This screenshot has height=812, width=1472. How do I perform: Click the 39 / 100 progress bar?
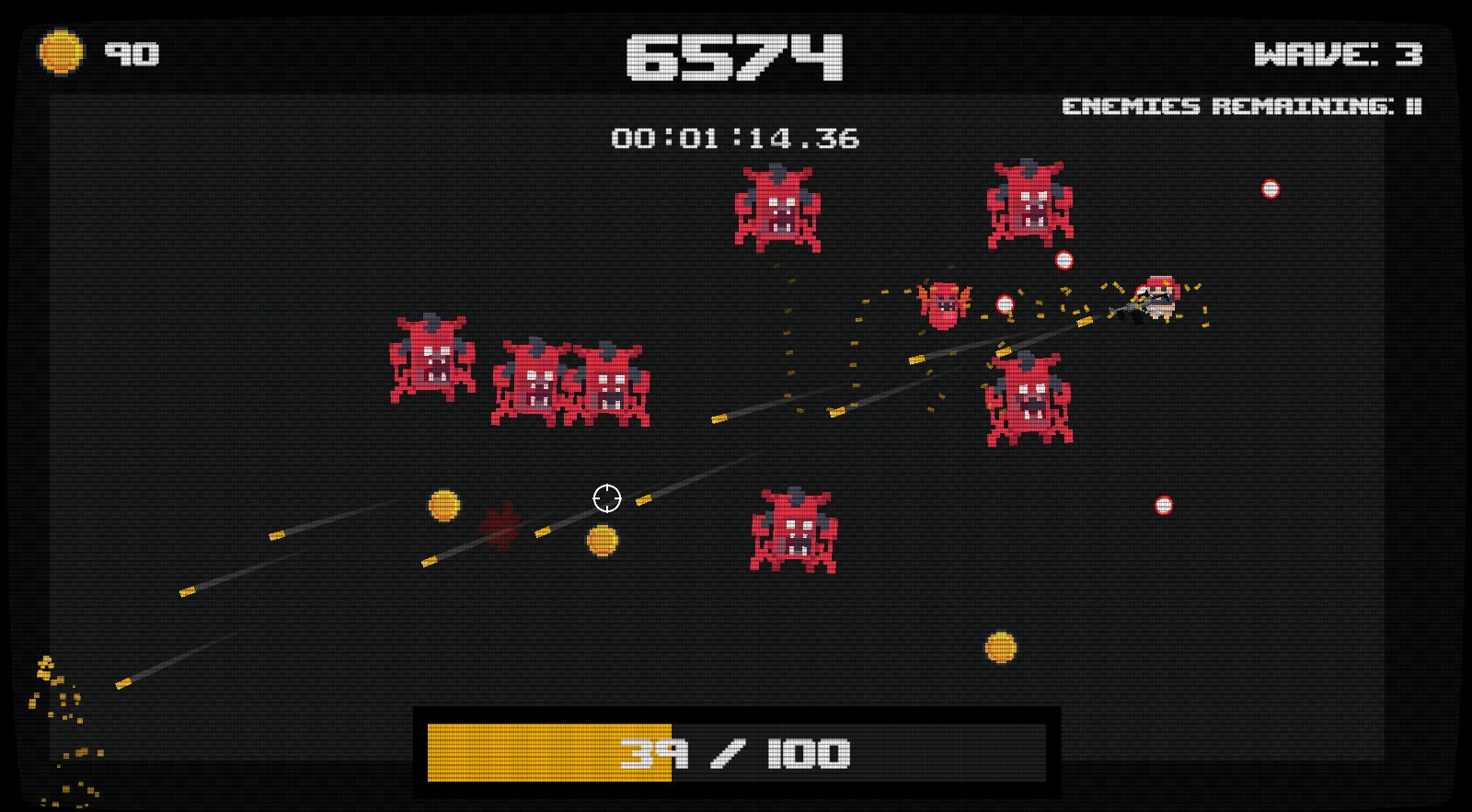(x=736, y=751)
